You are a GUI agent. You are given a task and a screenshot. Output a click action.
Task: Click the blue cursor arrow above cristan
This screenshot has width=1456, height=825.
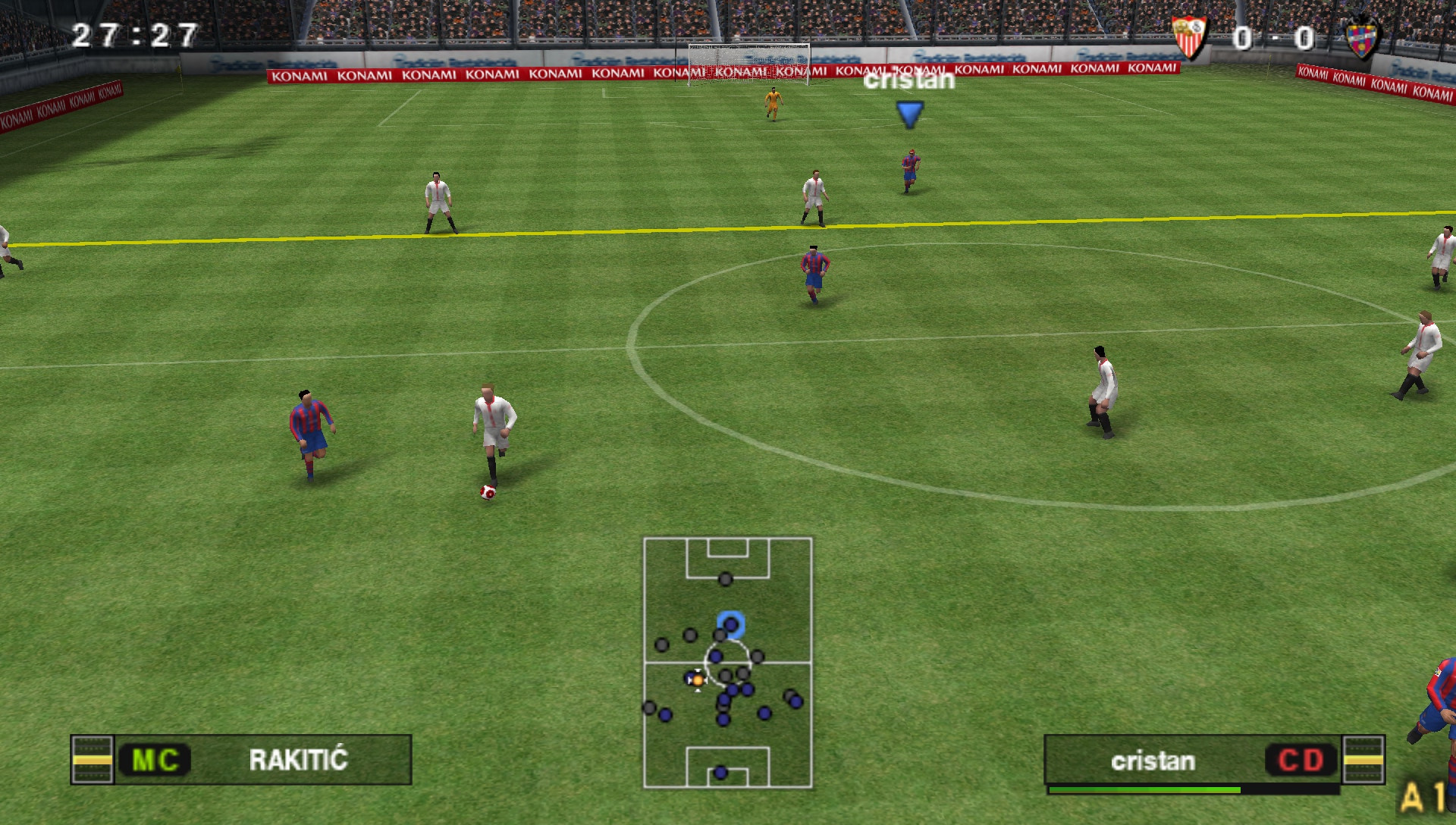[909, 114]
